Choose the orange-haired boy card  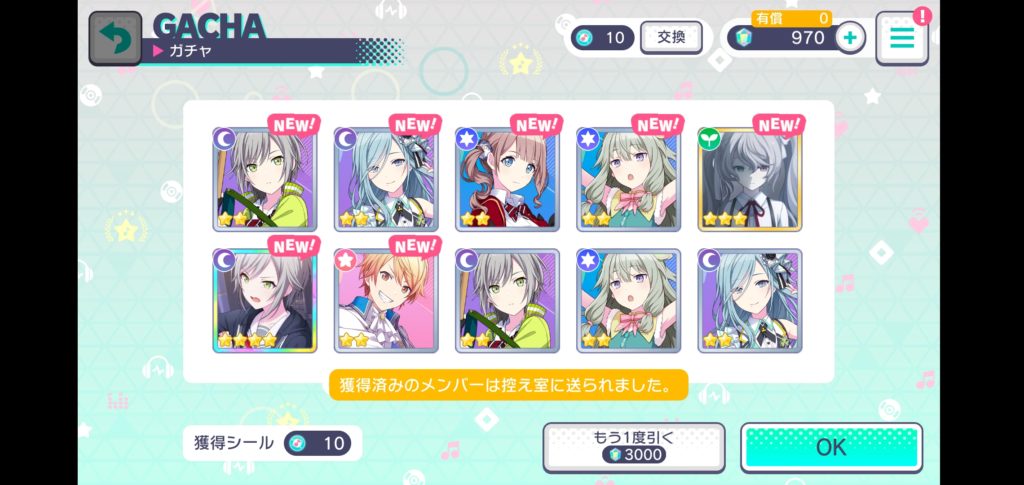coord(386,300)
